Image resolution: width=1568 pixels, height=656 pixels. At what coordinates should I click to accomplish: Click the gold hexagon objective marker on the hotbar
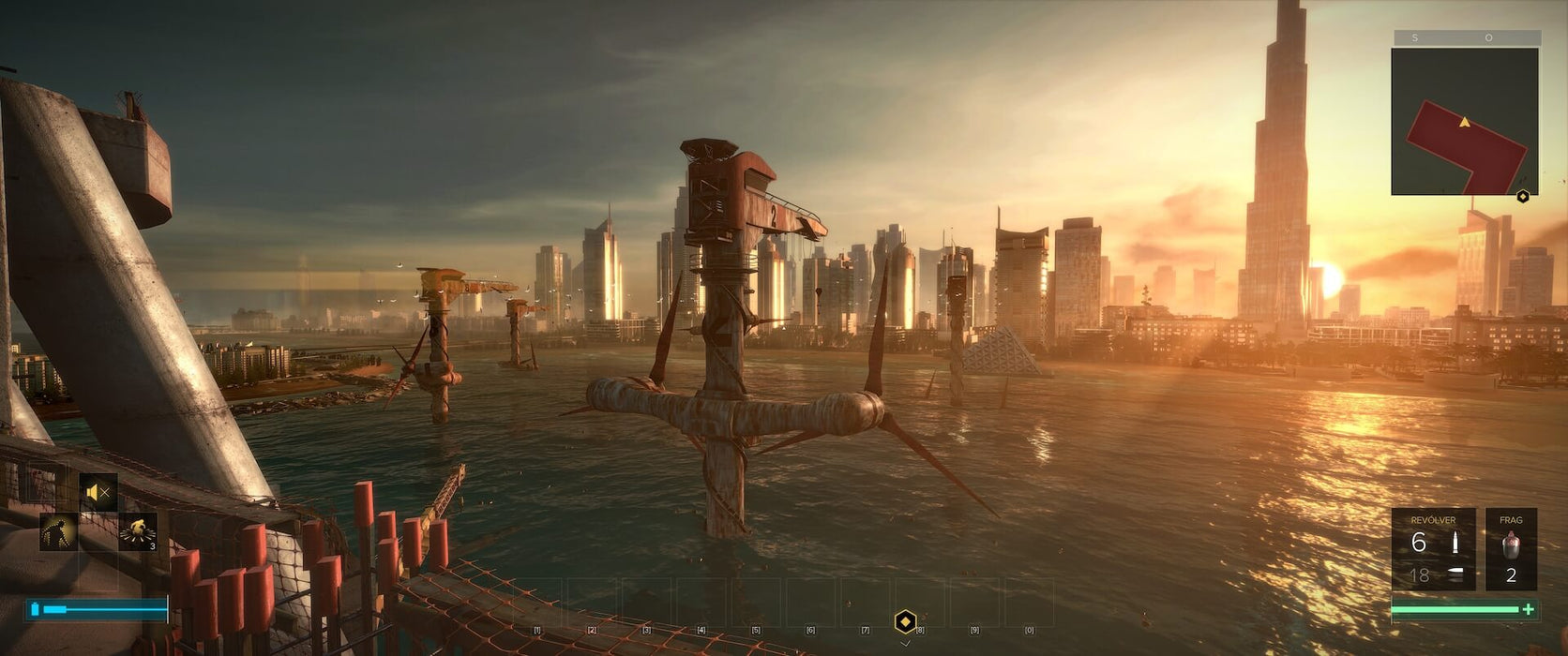[905, 621]
